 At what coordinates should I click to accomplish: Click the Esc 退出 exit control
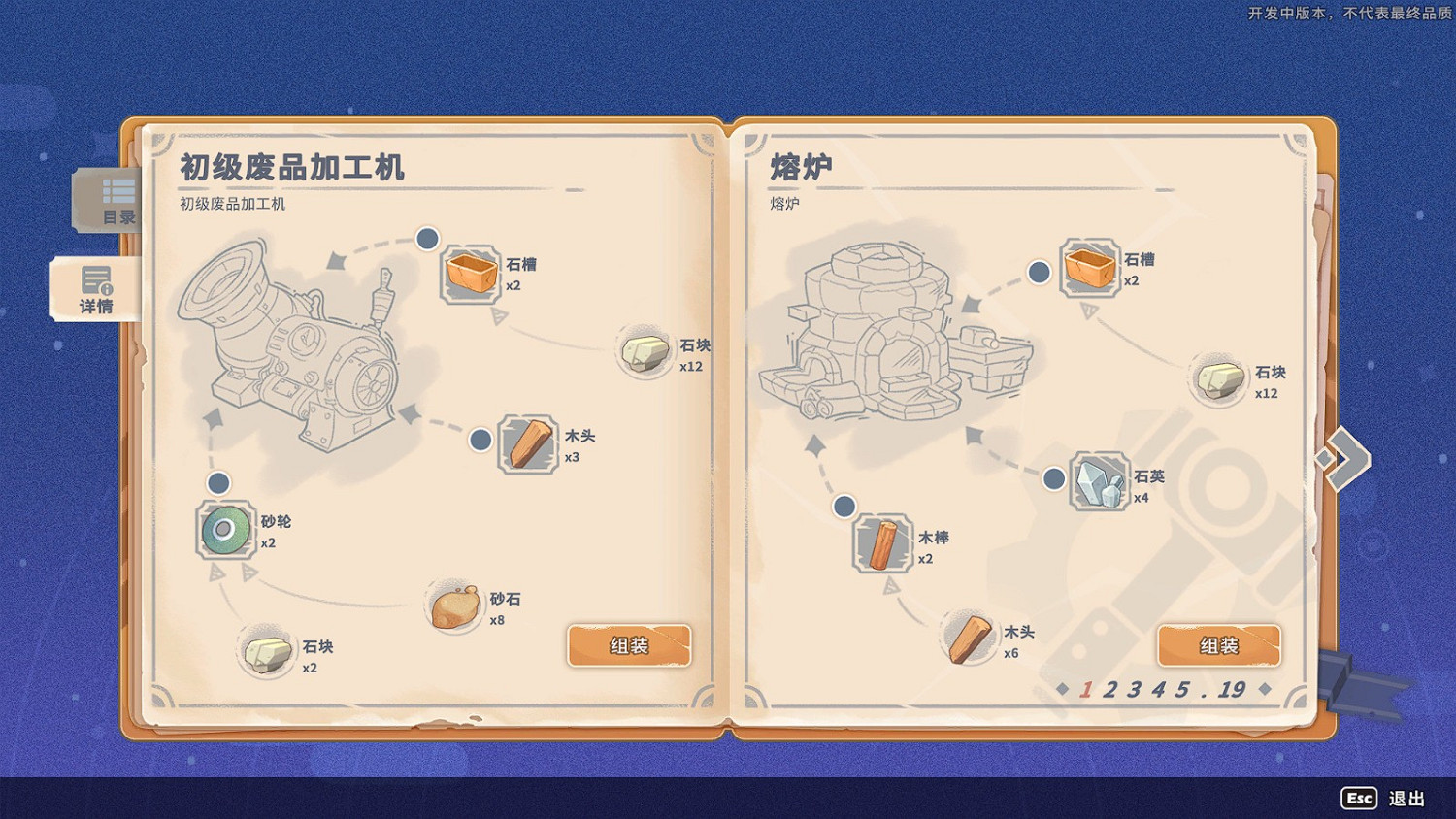click(x=1376, y=799)
